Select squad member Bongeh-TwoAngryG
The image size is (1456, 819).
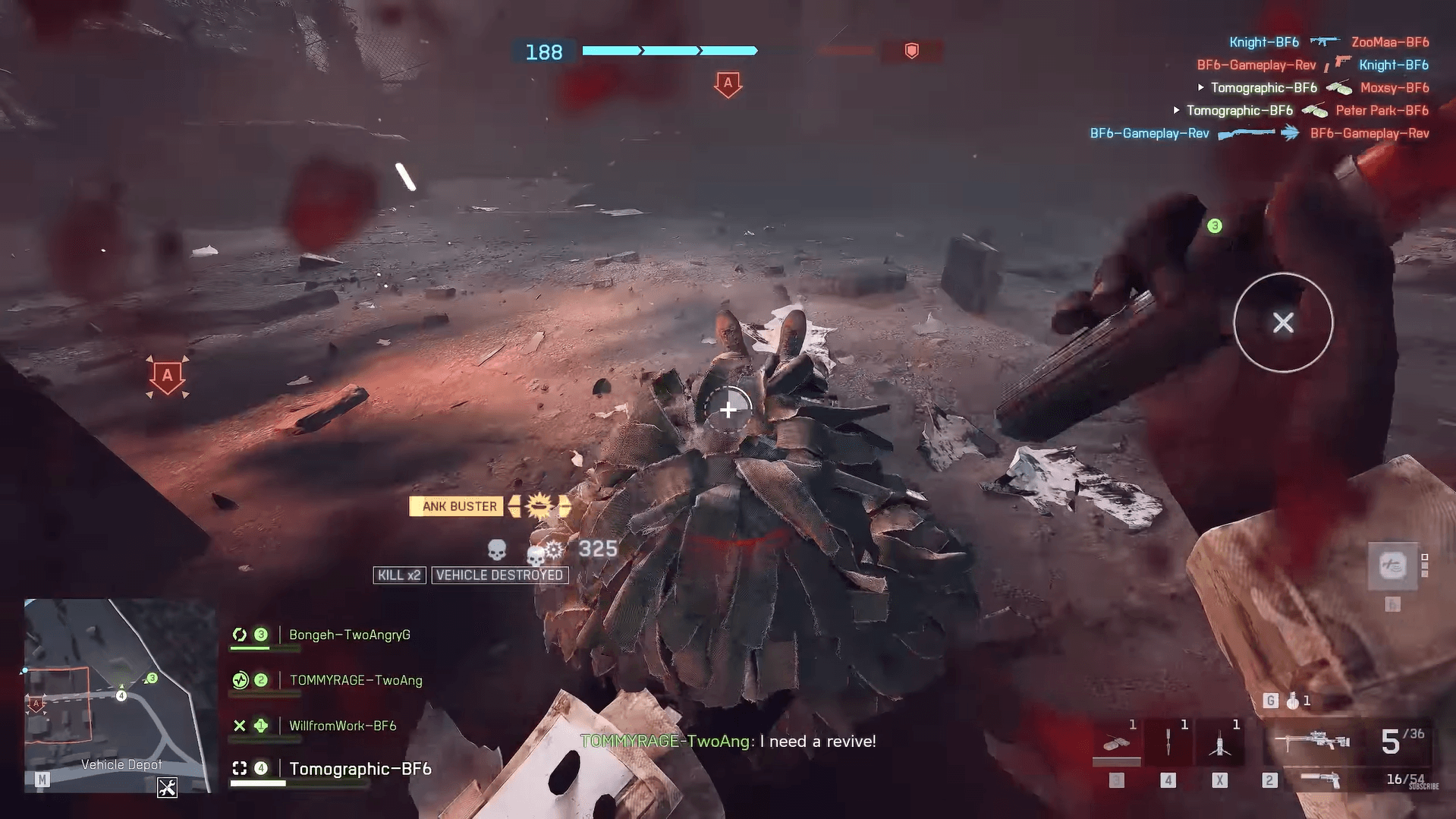pos(349,635)
